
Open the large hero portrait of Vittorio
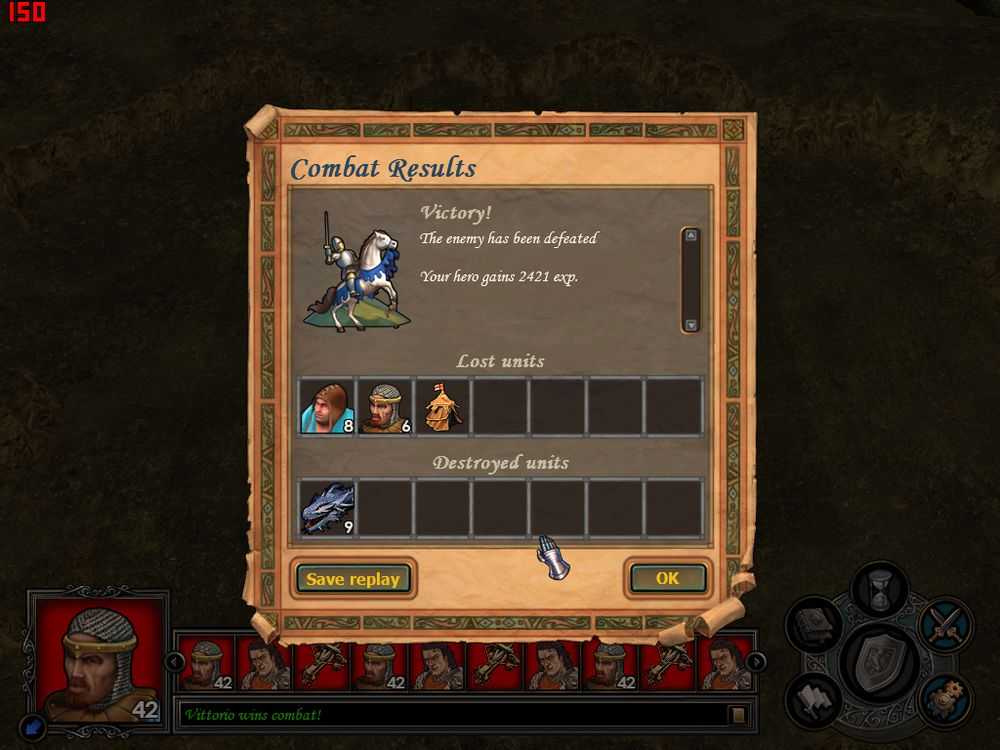coord(99,655)
